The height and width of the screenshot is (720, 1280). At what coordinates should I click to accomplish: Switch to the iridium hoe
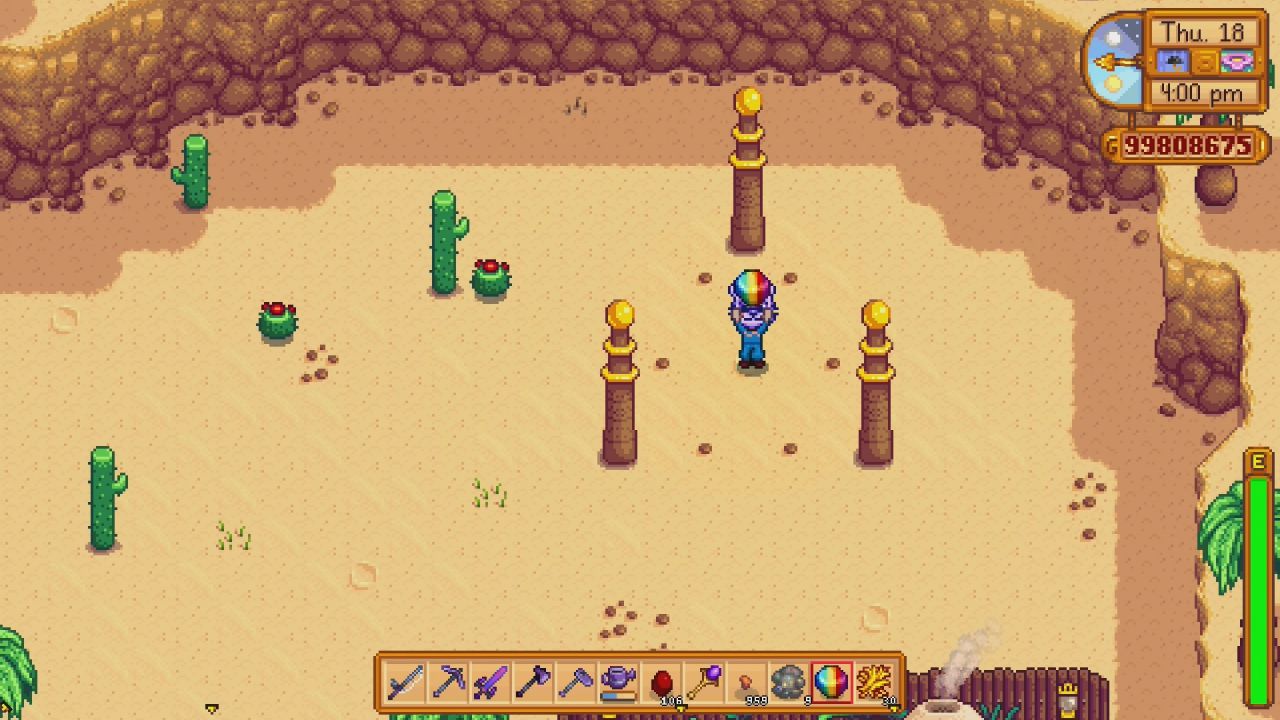[575, 683]
